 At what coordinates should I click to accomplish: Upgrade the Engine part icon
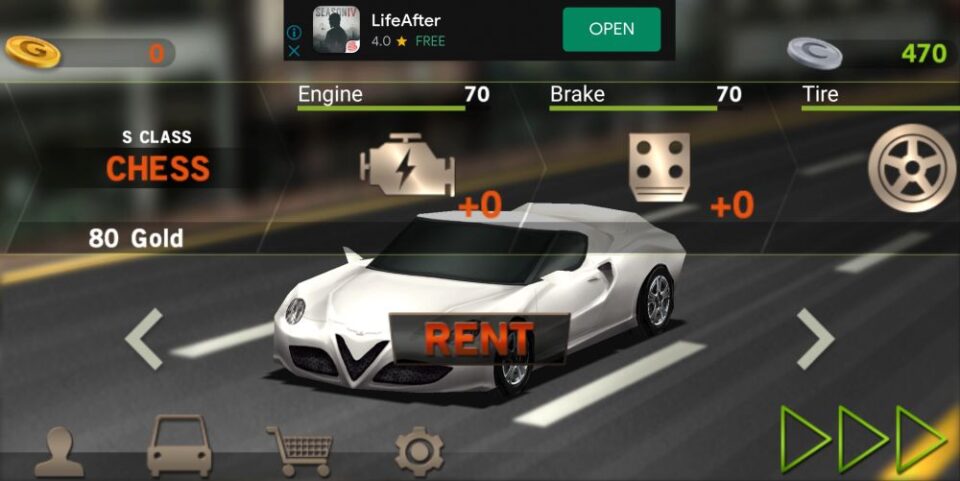(x=407, y=164)
